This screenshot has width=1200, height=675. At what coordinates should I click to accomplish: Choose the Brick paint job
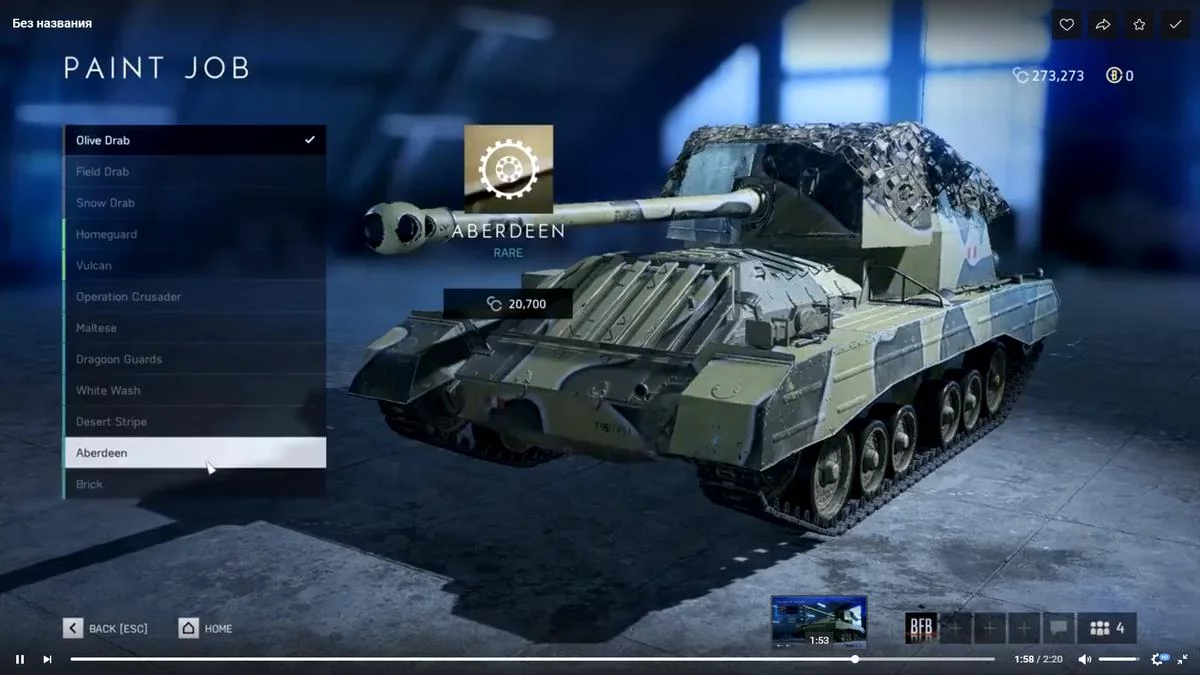pos(194,484)
